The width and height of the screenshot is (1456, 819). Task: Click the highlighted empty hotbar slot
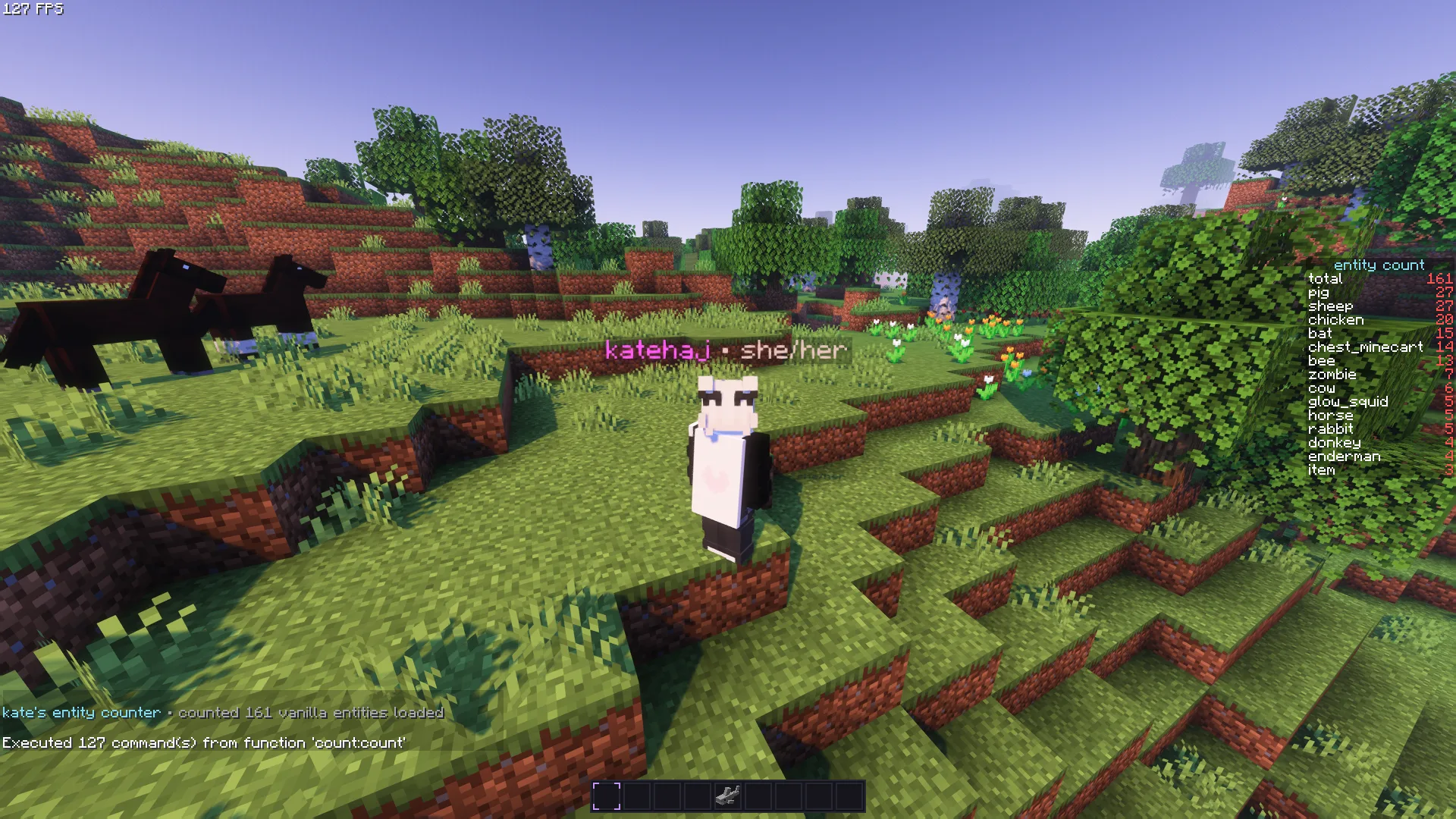[x=607, y=796]
